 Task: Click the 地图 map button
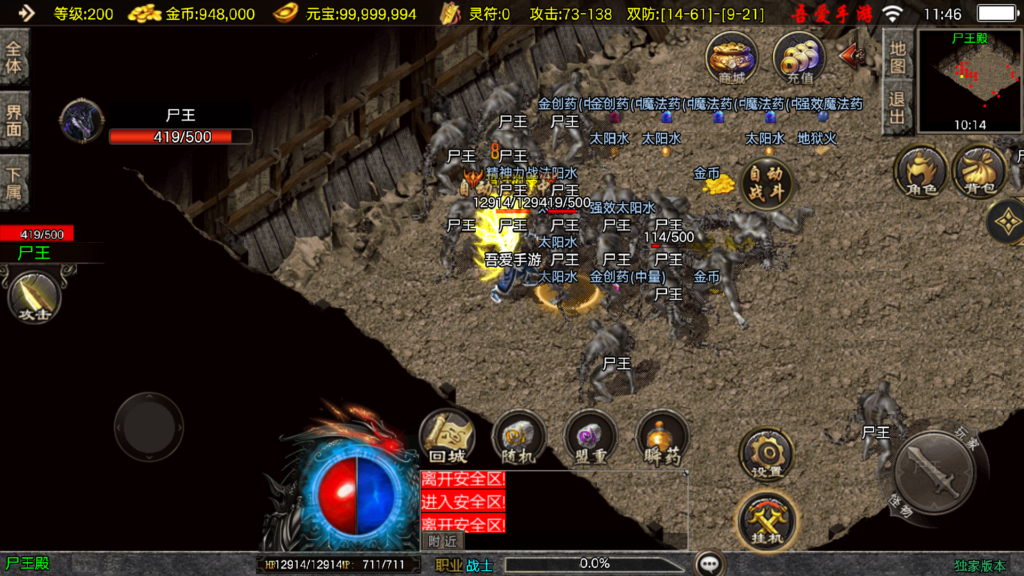pos(897,57)
